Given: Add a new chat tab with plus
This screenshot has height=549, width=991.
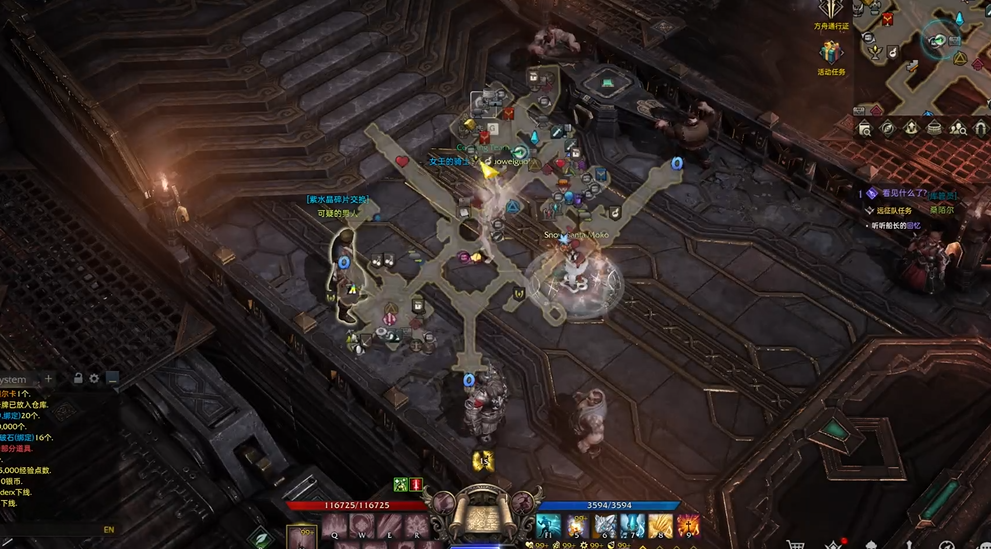Looking at the screenshot, I should 48,379.
